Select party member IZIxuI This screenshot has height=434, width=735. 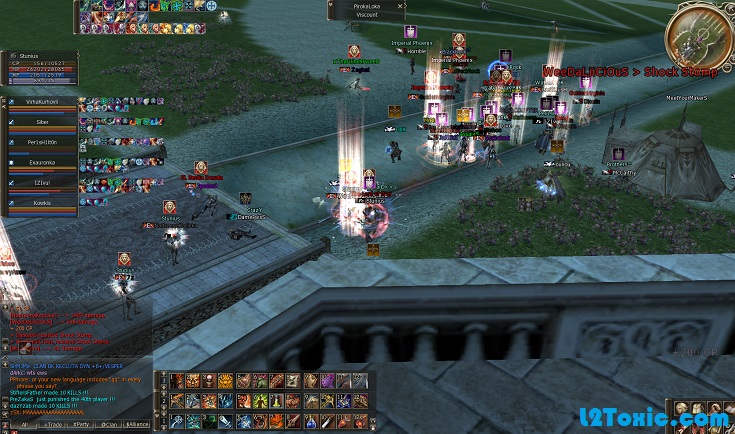point(41,182)
